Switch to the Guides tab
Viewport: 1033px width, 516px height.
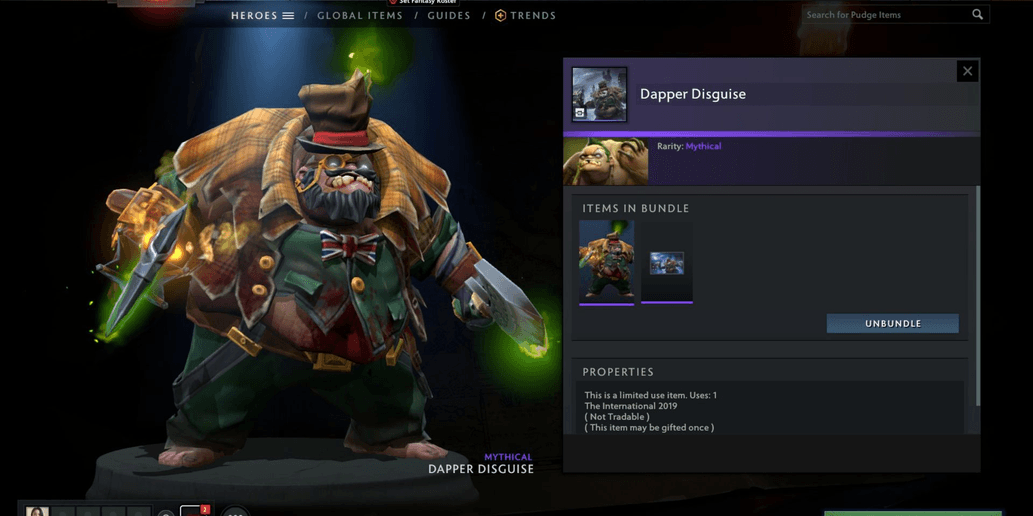click(449, 16)
